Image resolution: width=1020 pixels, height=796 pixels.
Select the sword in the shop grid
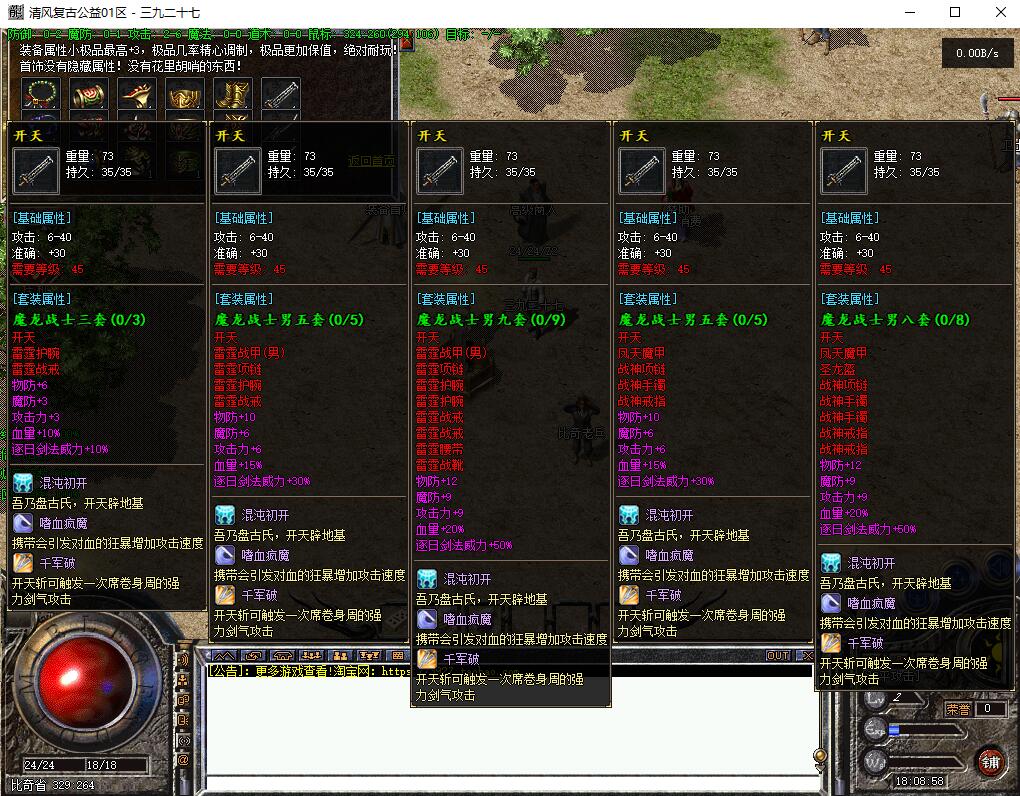(x=281, y=95)
